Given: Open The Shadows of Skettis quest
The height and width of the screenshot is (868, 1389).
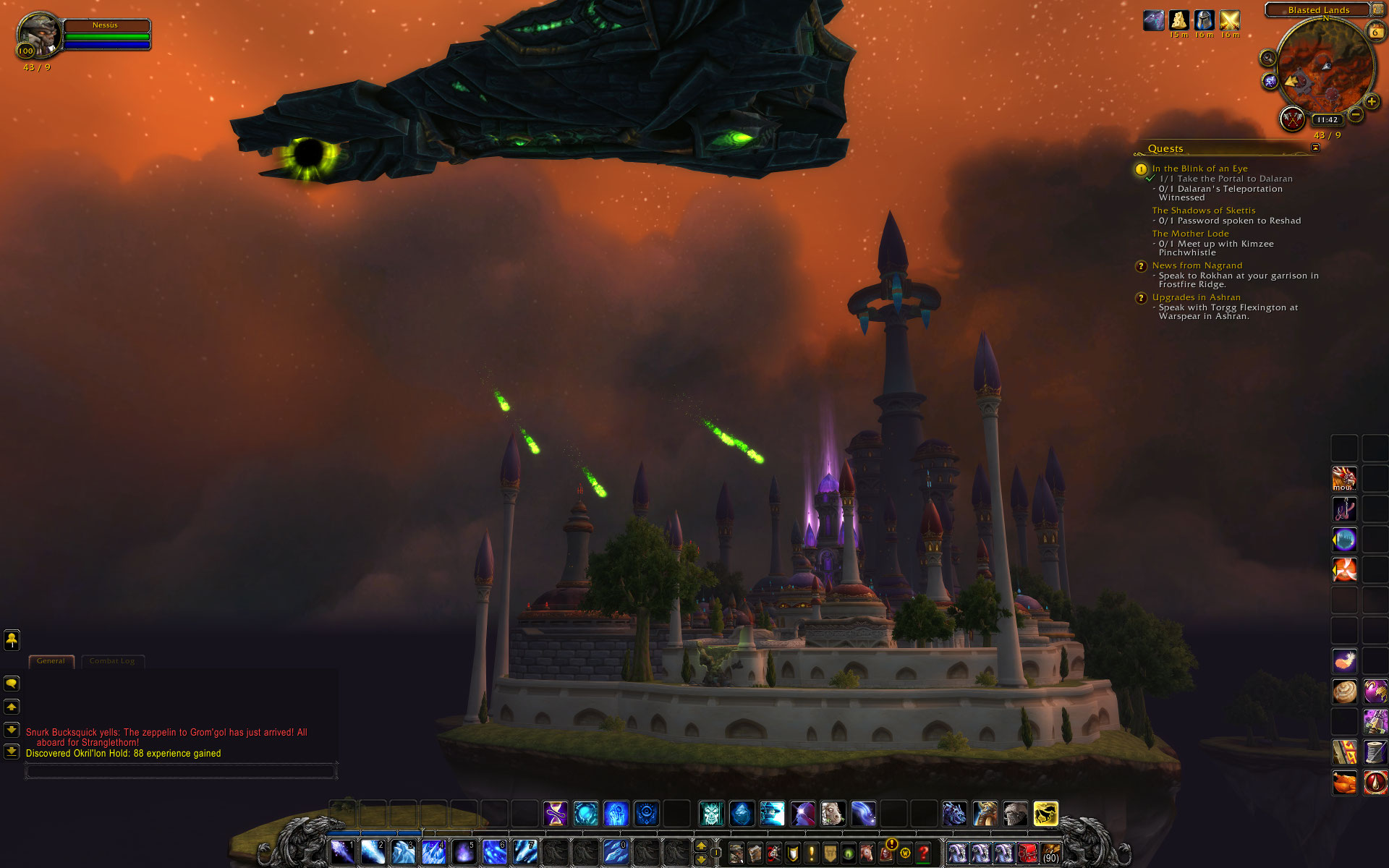Looking at the screenshot, I should coord(1203,210).
